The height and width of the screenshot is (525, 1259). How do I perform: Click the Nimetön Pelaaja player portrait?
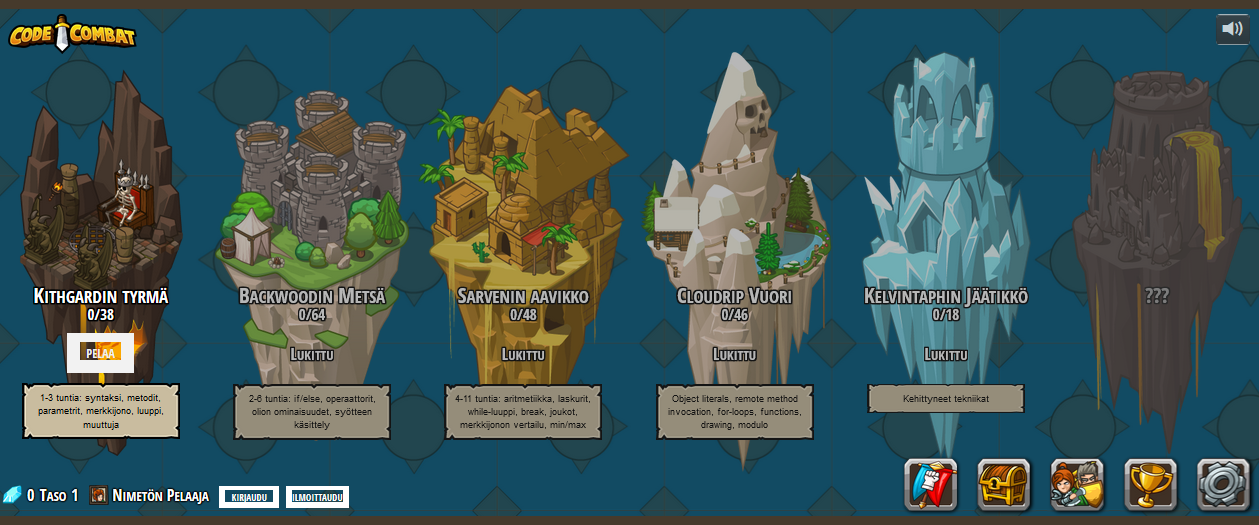pyautogui.click(x=99, y=496)
